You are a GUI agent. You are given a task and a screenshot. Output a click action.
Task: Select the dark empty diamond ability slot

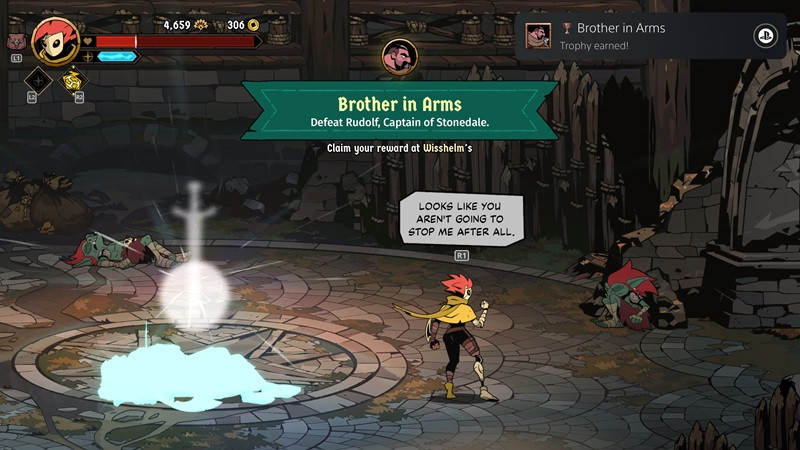[38, 80]
